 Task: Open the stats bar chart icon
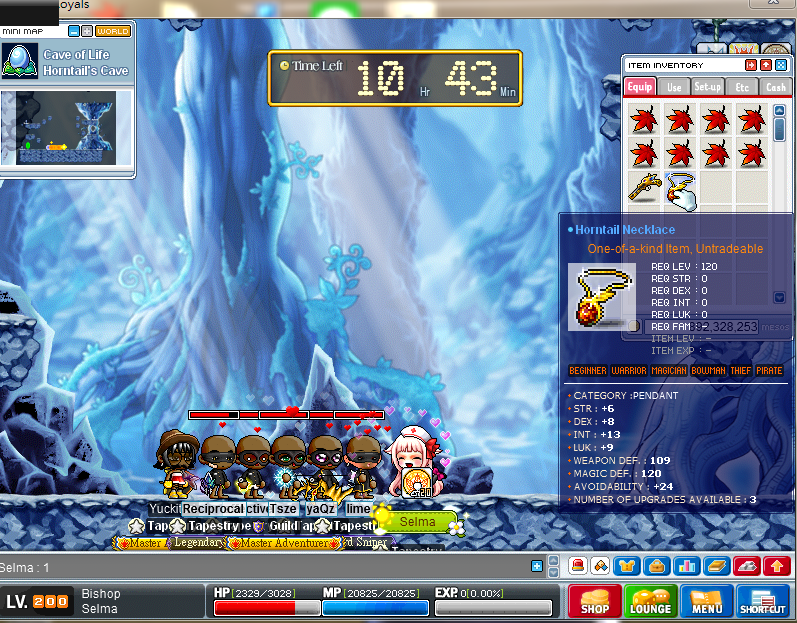click(x=686, y=566)
